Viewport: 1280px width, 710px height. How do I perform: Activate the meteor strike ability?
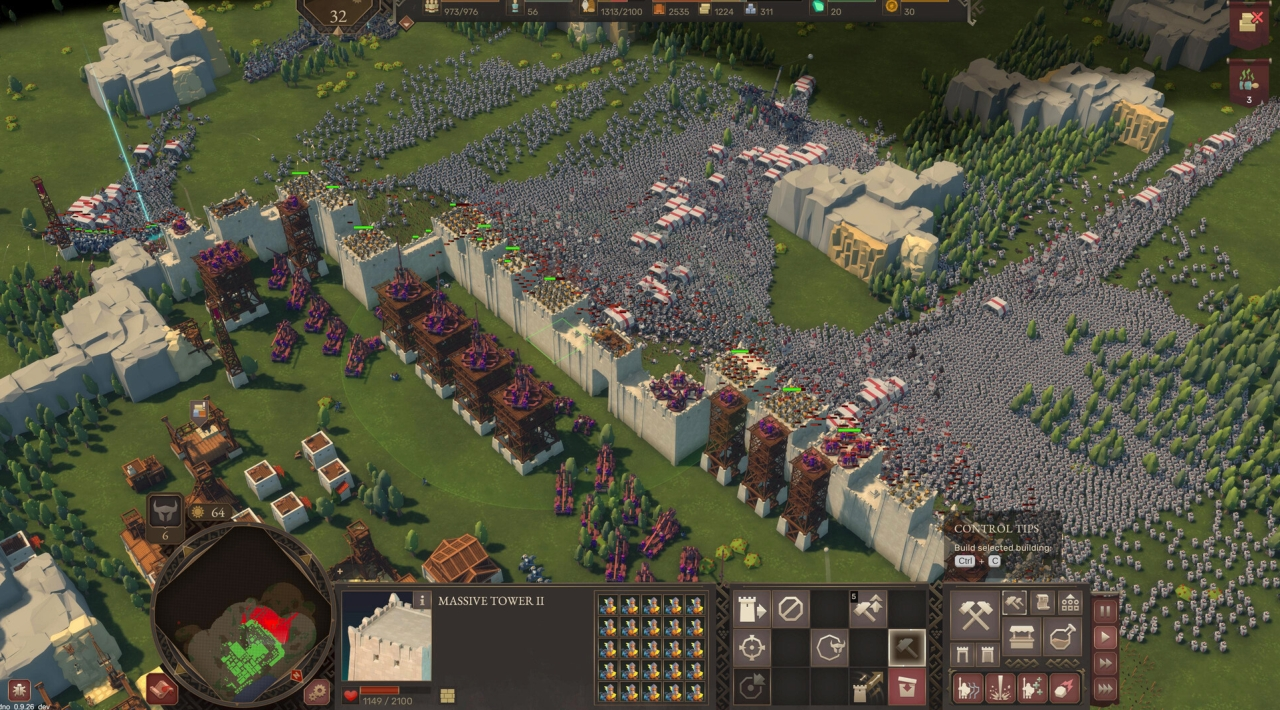(x=1064, y=688)
